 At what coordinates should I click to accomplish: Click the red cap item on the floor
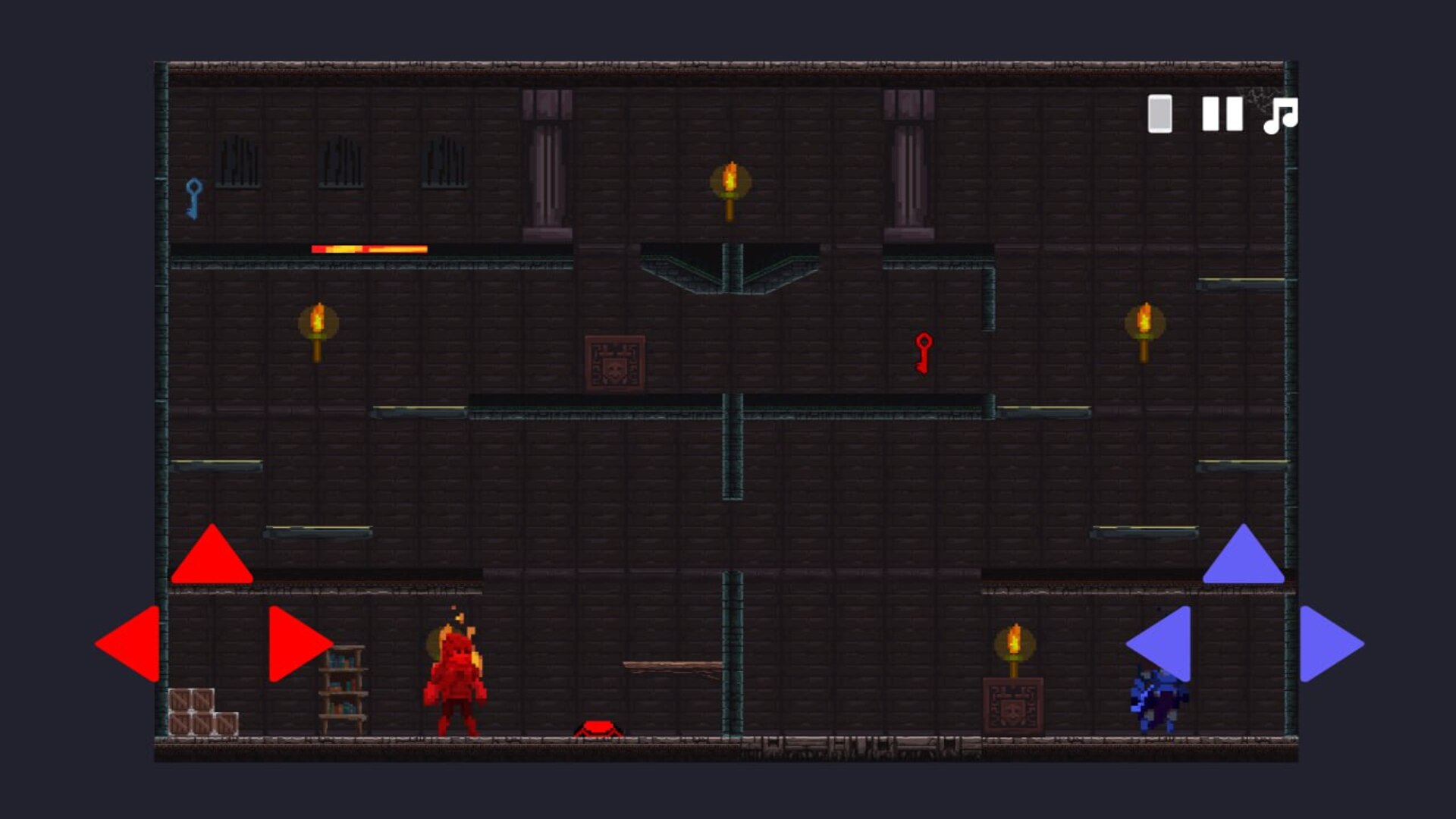(600, 730)
